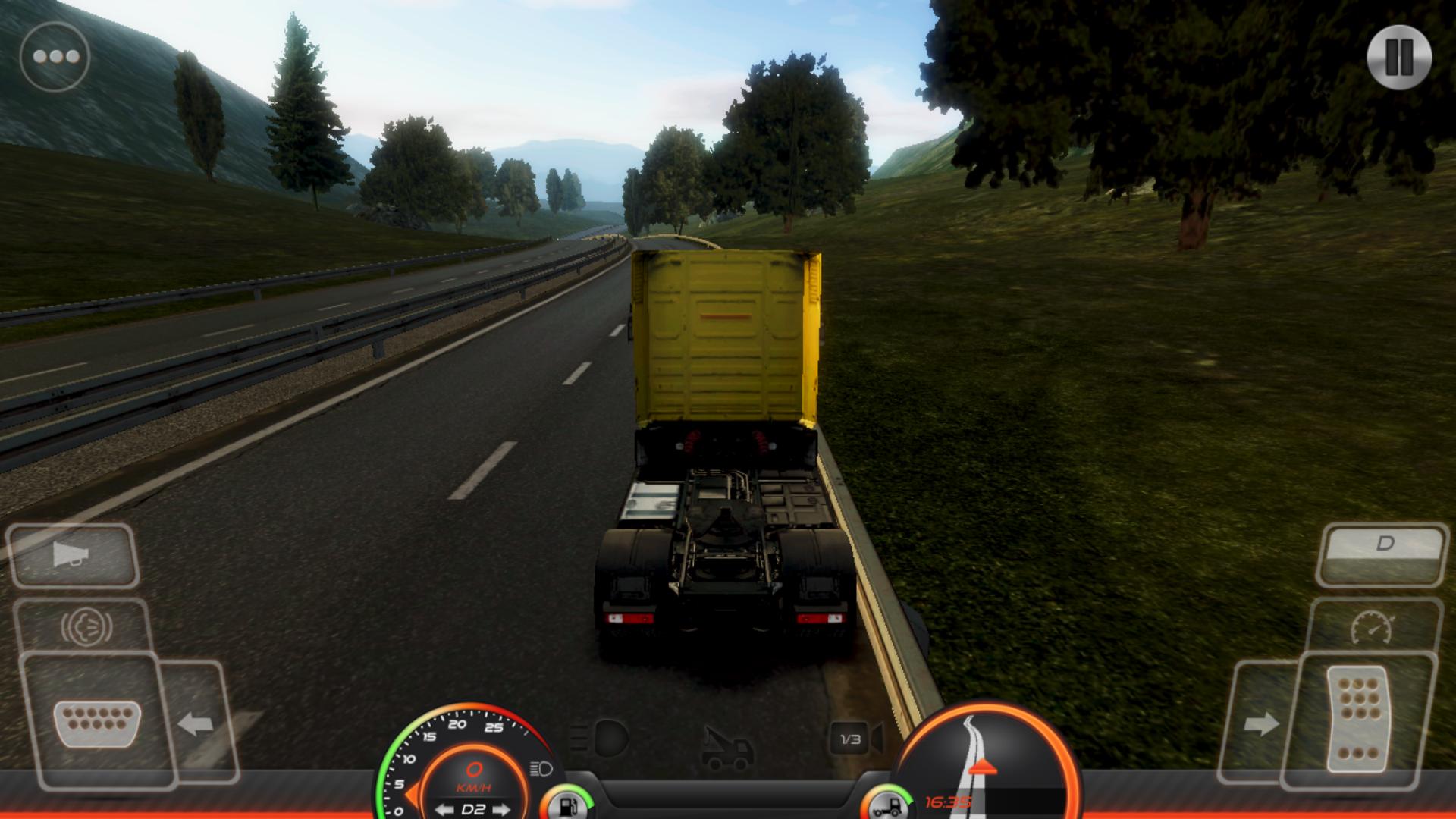Steer right with the right arrow button

tap(1261, 723)
